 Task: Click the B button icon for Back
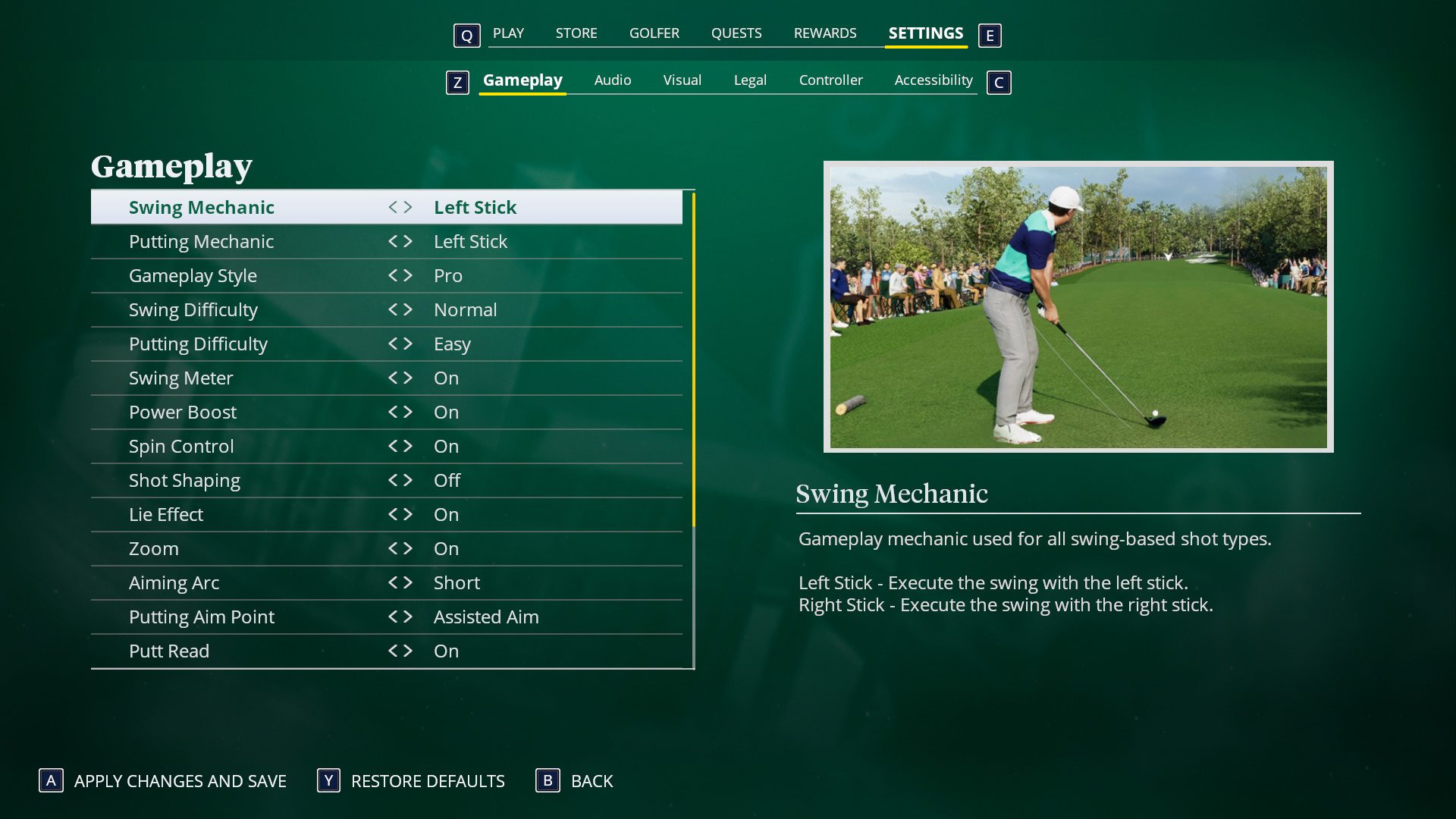click(x=548, y=780)
